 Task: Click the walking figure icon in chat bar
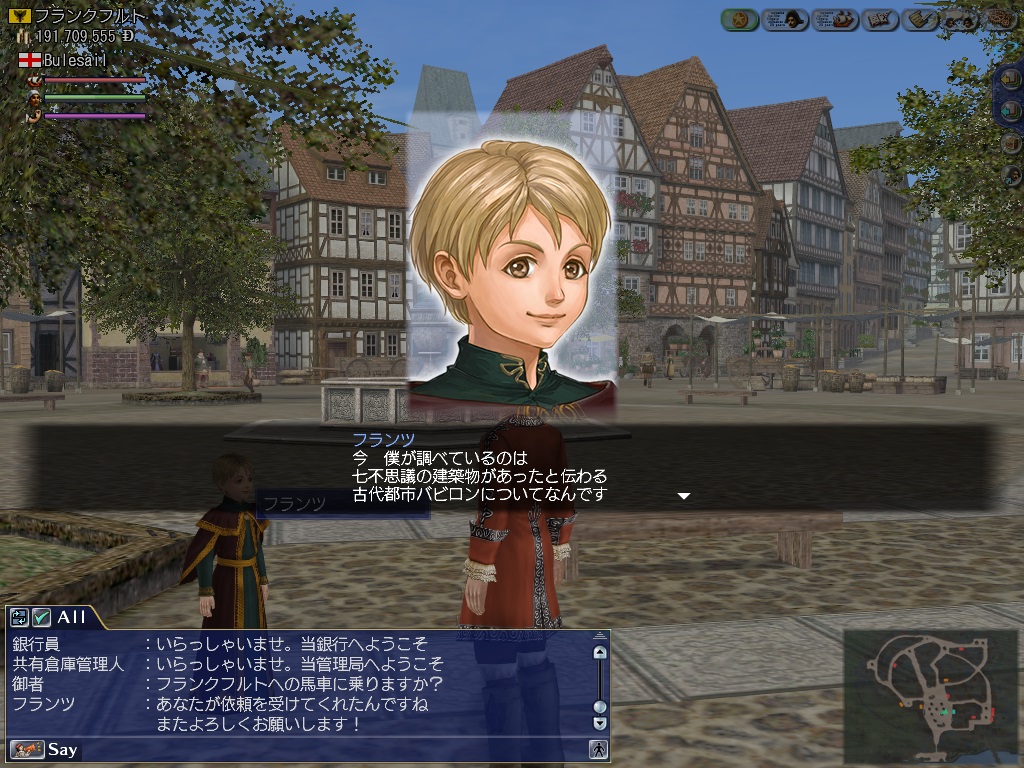click(x=598, y=749)
